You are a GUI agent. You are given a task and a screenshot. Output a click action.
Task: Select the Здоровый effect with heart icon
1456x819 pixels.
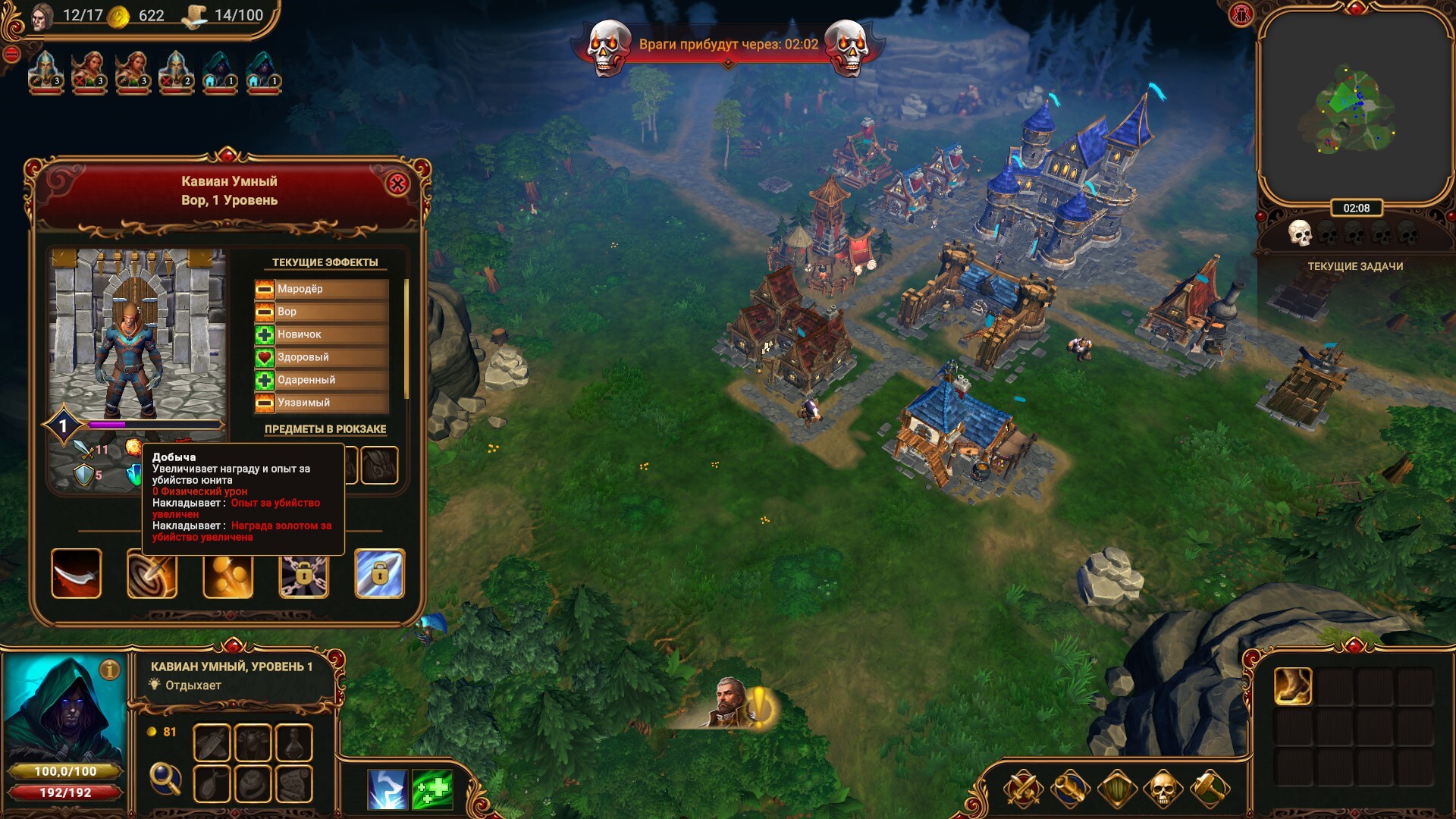[322, 357]
